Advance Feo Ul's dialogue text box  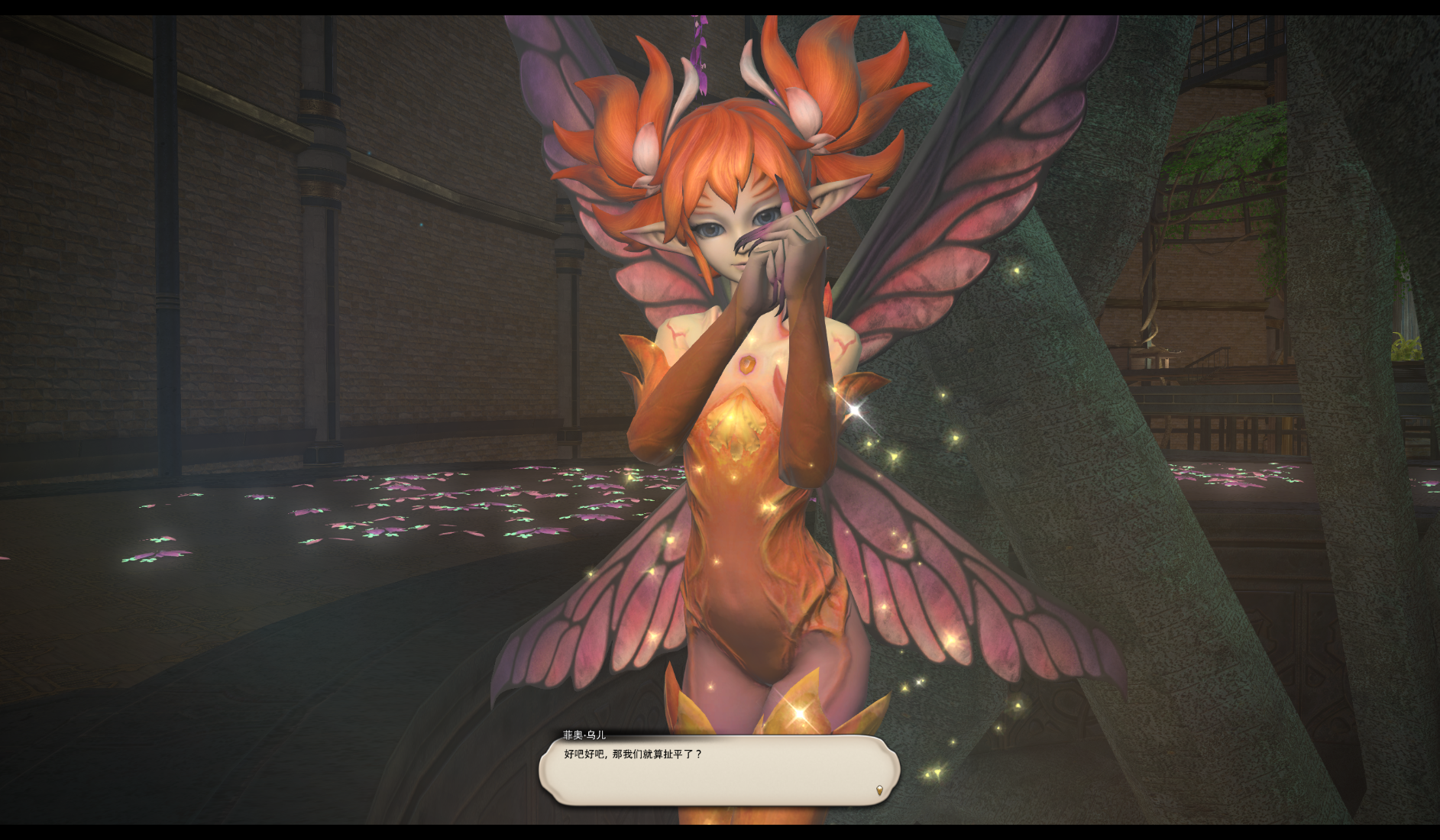coord(718,771)
